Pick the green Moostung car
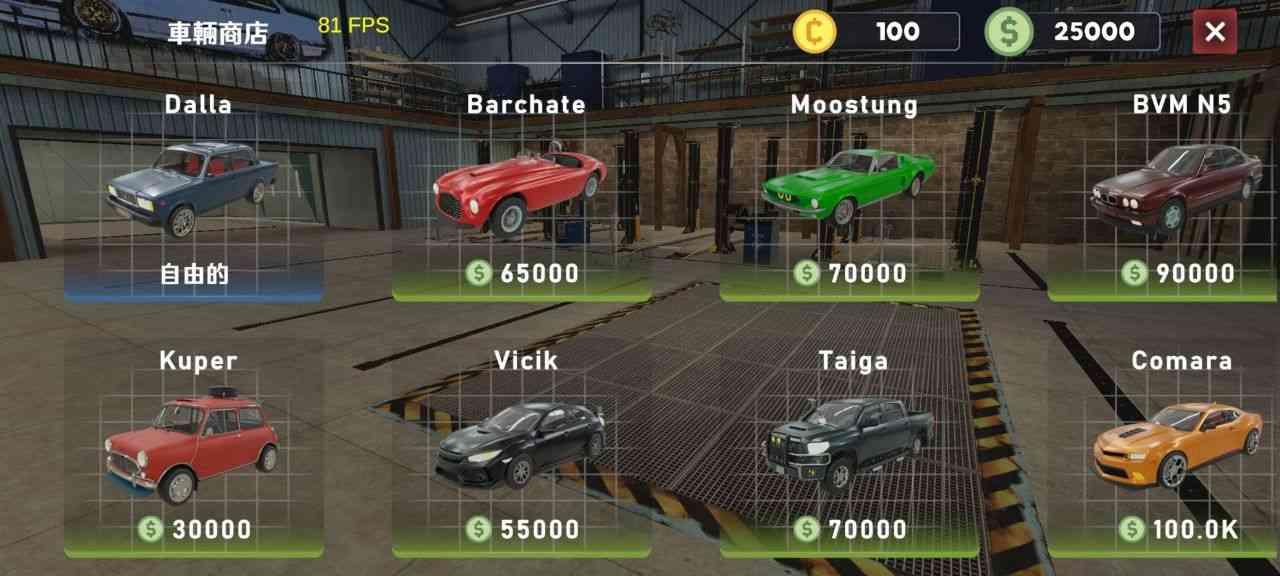The image size is (1280, 576). [849, 190]
